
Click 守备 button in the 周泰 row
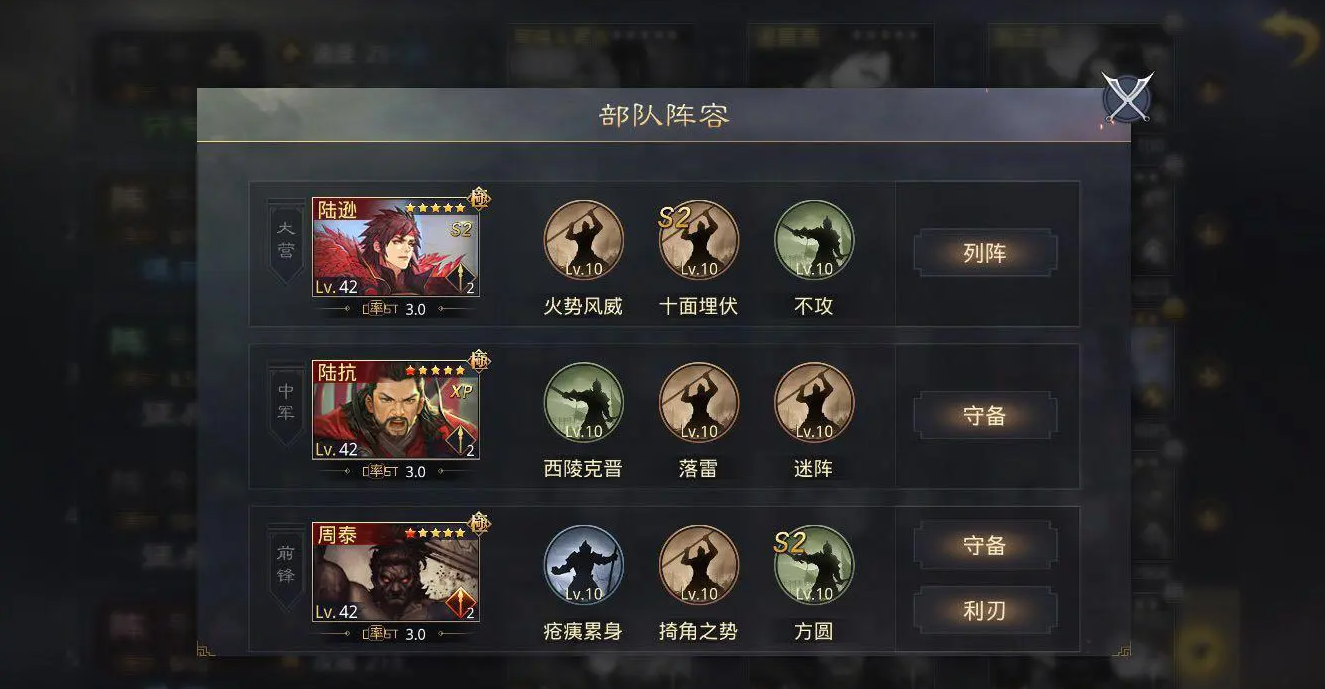click(984, 546)
